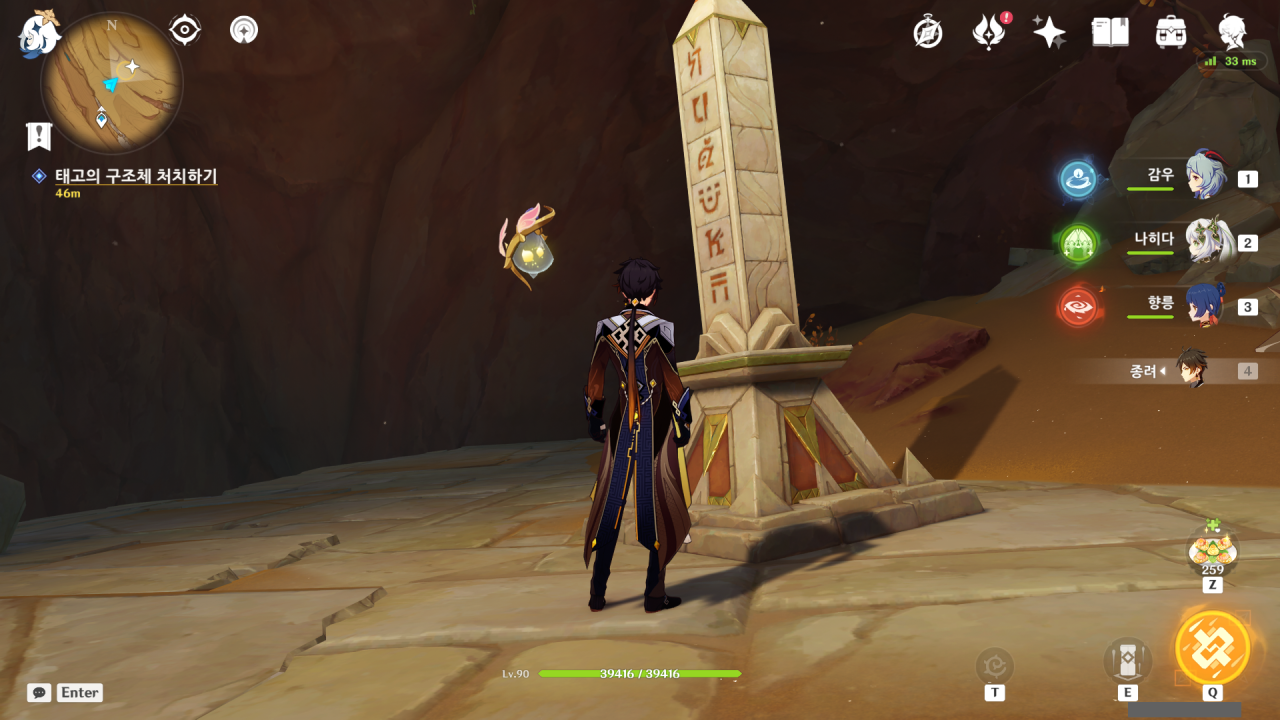Switch to party member 나히다
The height and width of the screenshot is (720, 1280).
coord(1205,241)
